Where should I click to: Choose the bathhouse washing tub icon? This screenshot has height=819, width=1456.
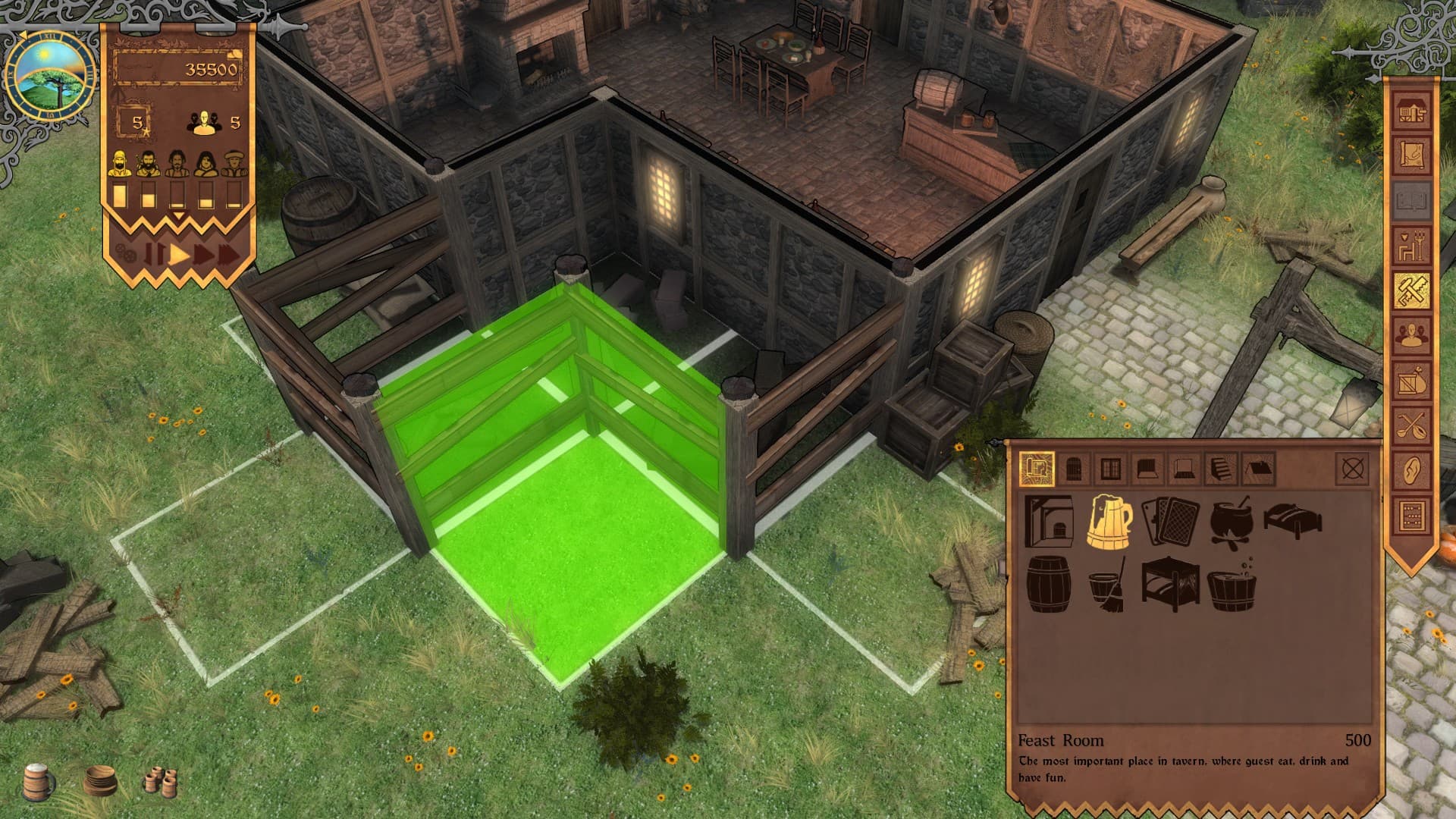[x=1232, y=590]
